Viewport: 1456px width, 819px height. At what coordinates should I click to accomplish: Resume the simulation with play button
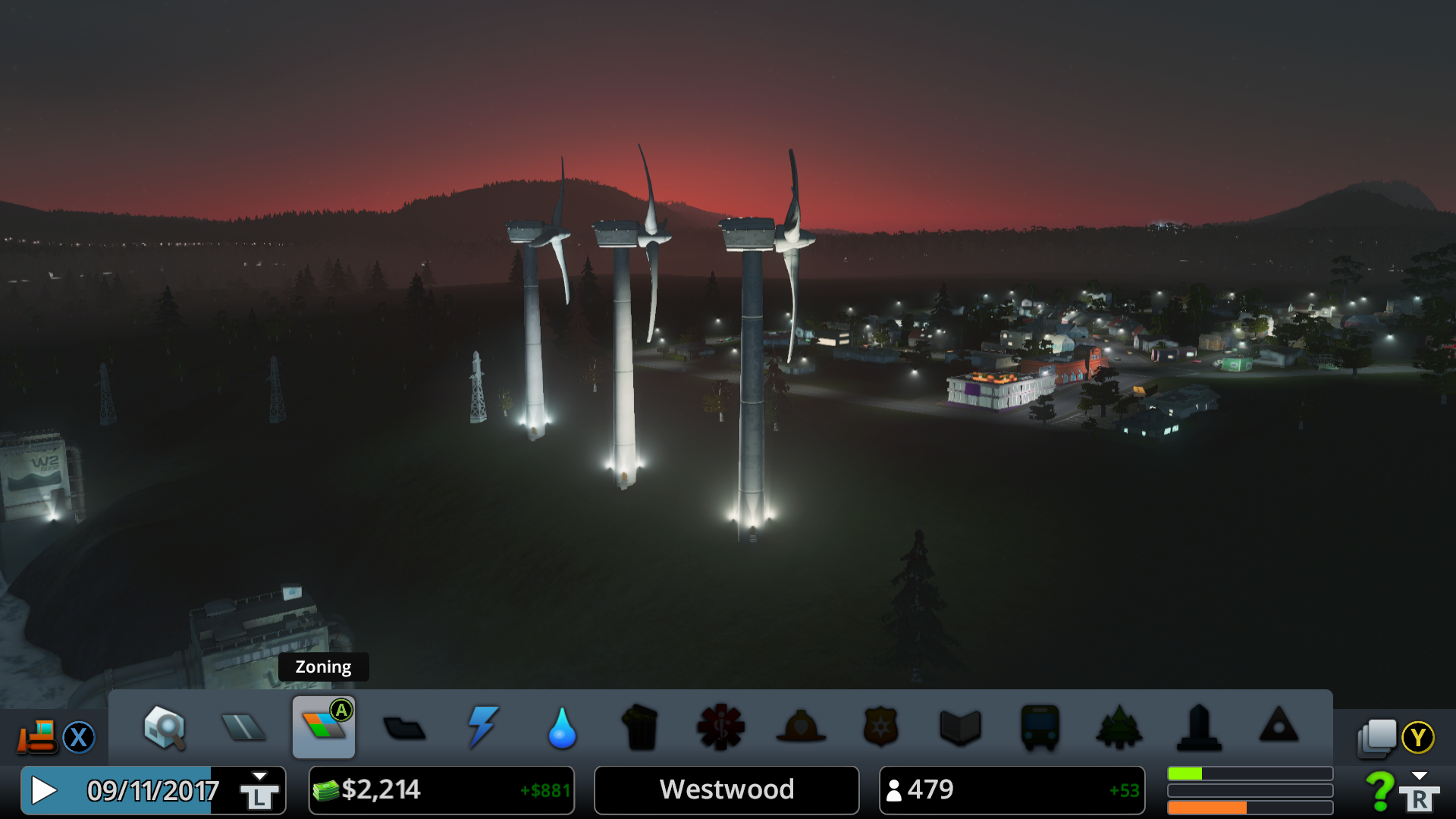pos(44,790)
